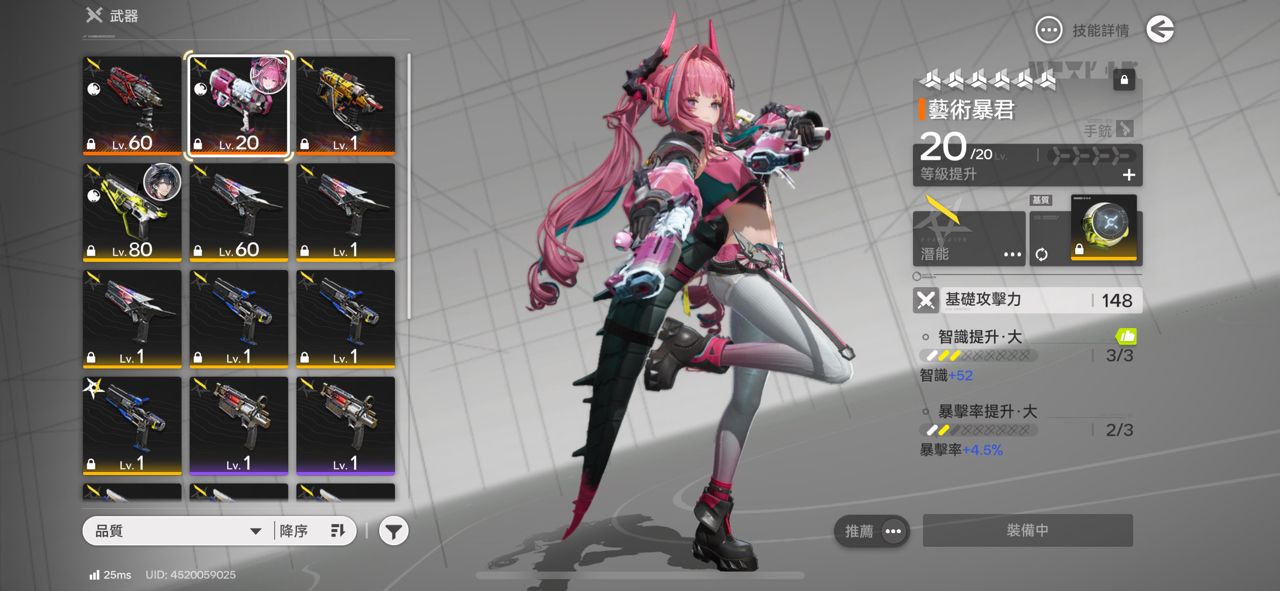The width and height of the screenshot is (1280, 591).
Task: Toggle the weapon lock icon
Action: coord(1124,80)
